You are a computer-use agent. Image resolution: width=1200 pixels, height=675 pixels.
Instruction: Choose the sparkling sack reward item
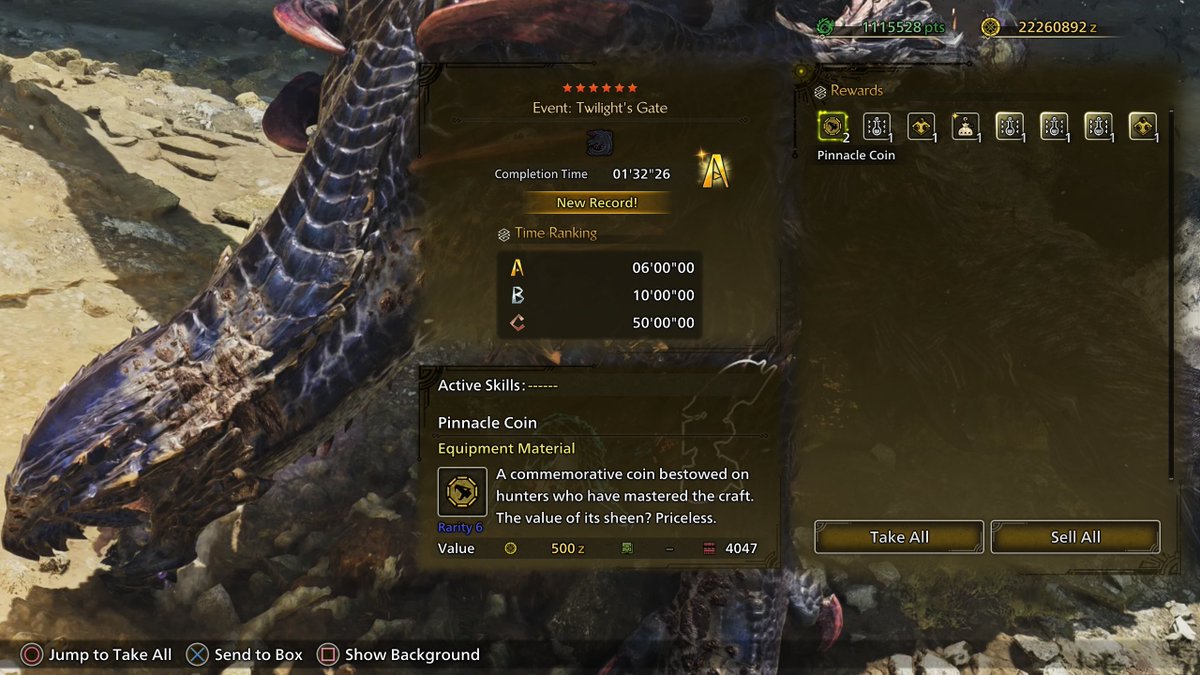[x=965, y=126]
